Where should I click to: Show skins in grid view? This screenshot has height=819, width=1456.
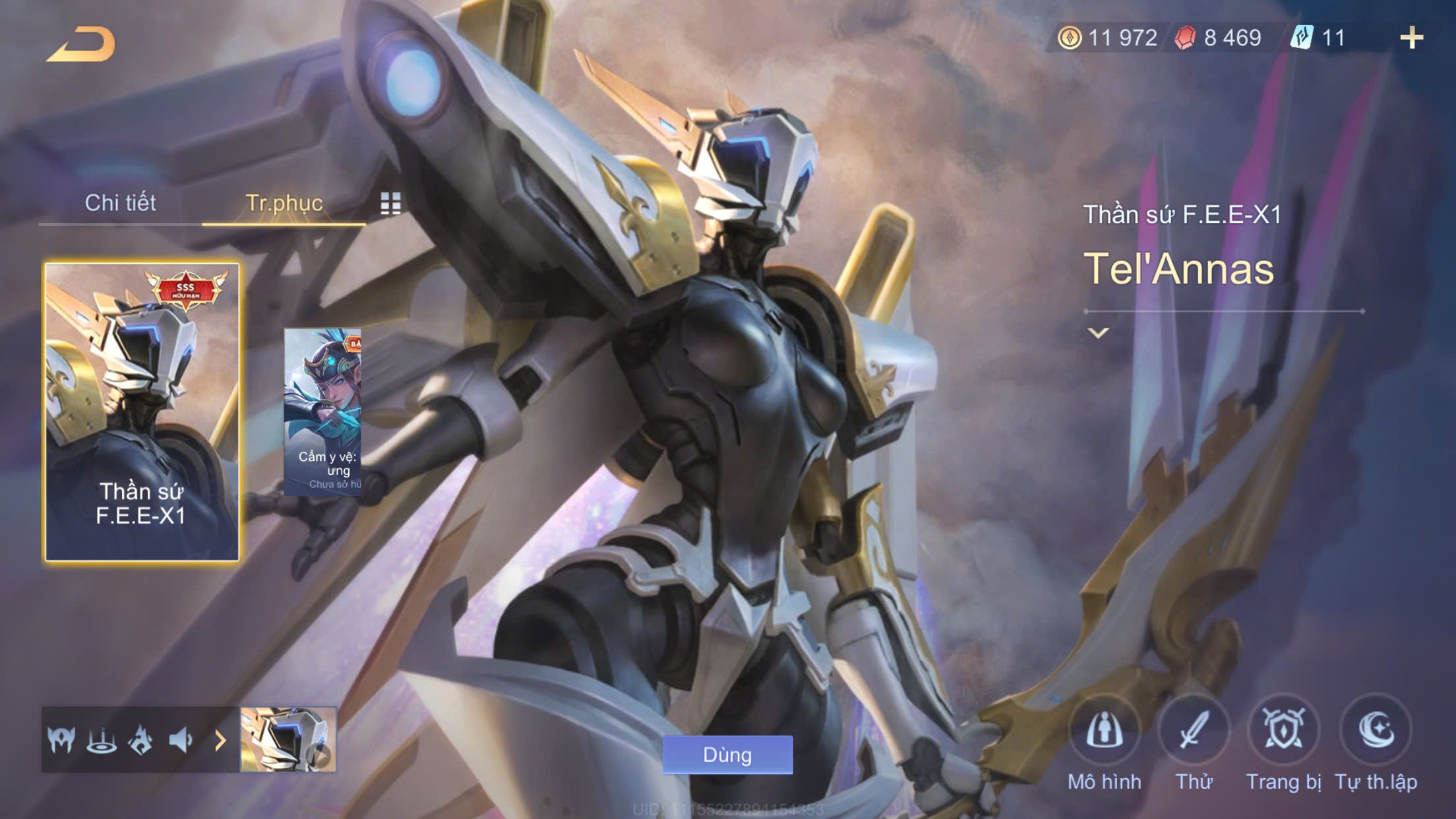point(390,204)
